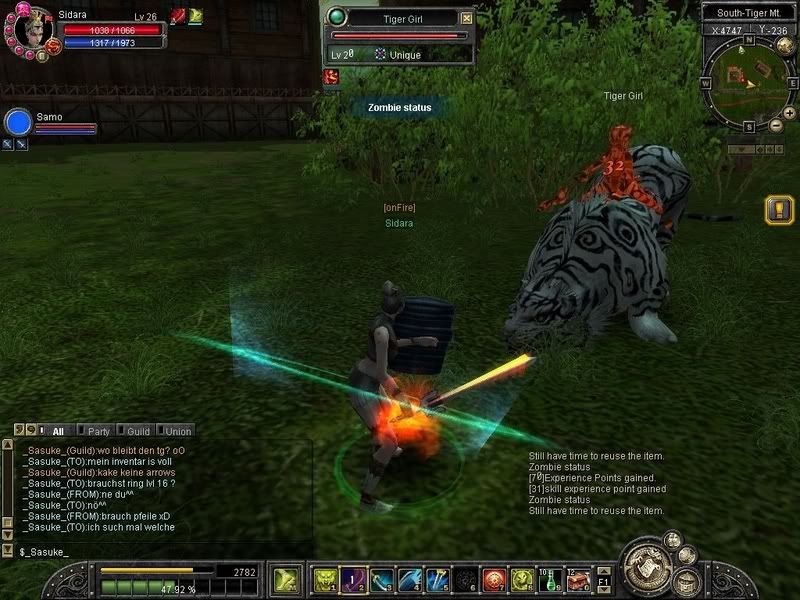
Task: Switch chat to the Party tab
Action: click(98, 431)
